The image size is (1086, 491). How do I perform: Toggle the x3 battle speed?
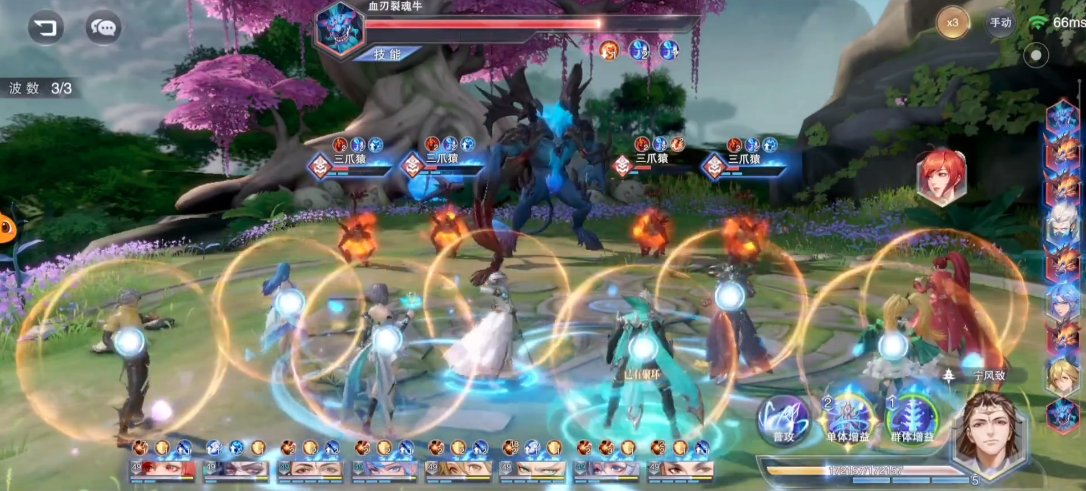[953, 22]
